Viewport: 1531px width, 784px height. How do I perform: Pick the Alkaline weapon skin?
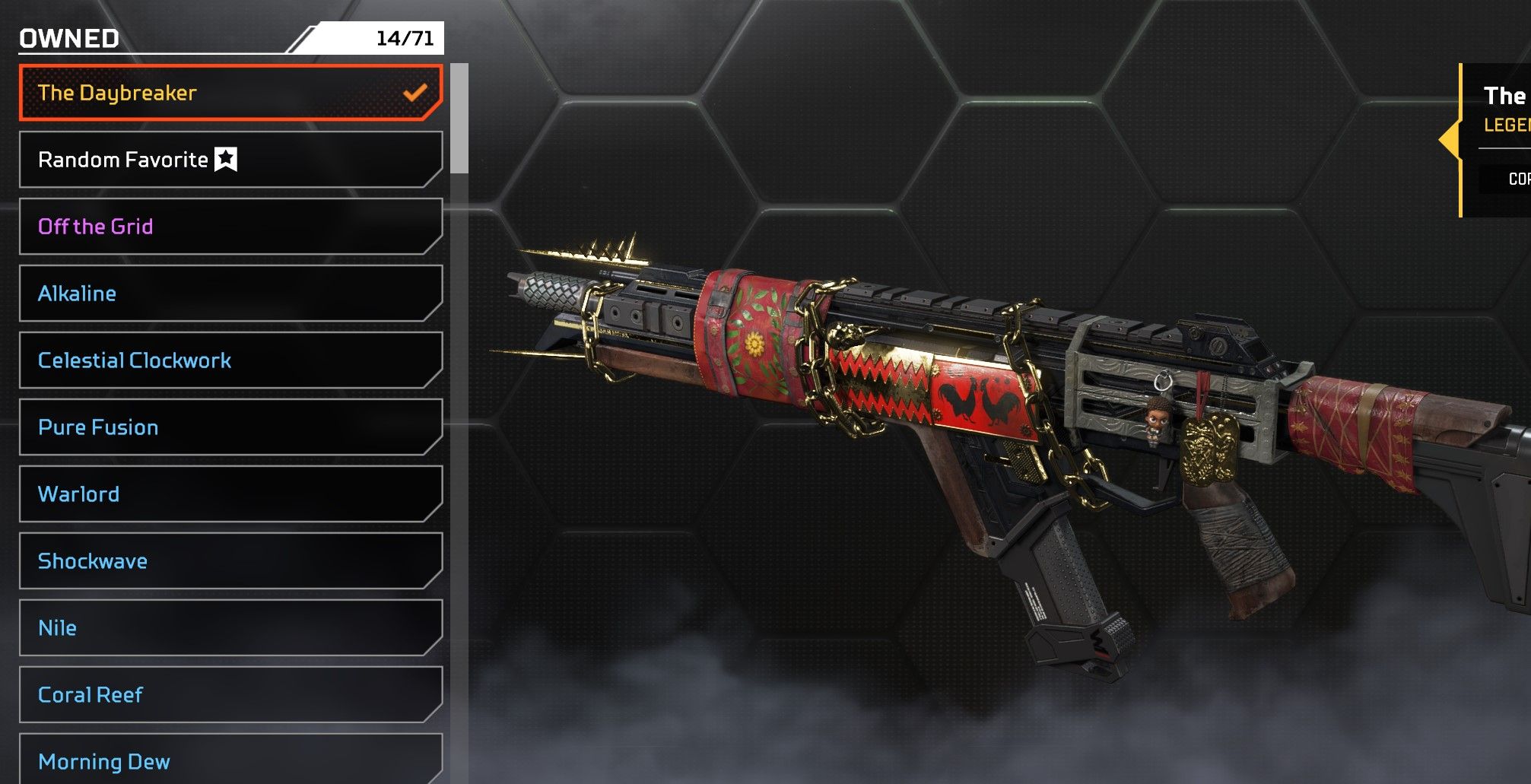coord(230,294)
